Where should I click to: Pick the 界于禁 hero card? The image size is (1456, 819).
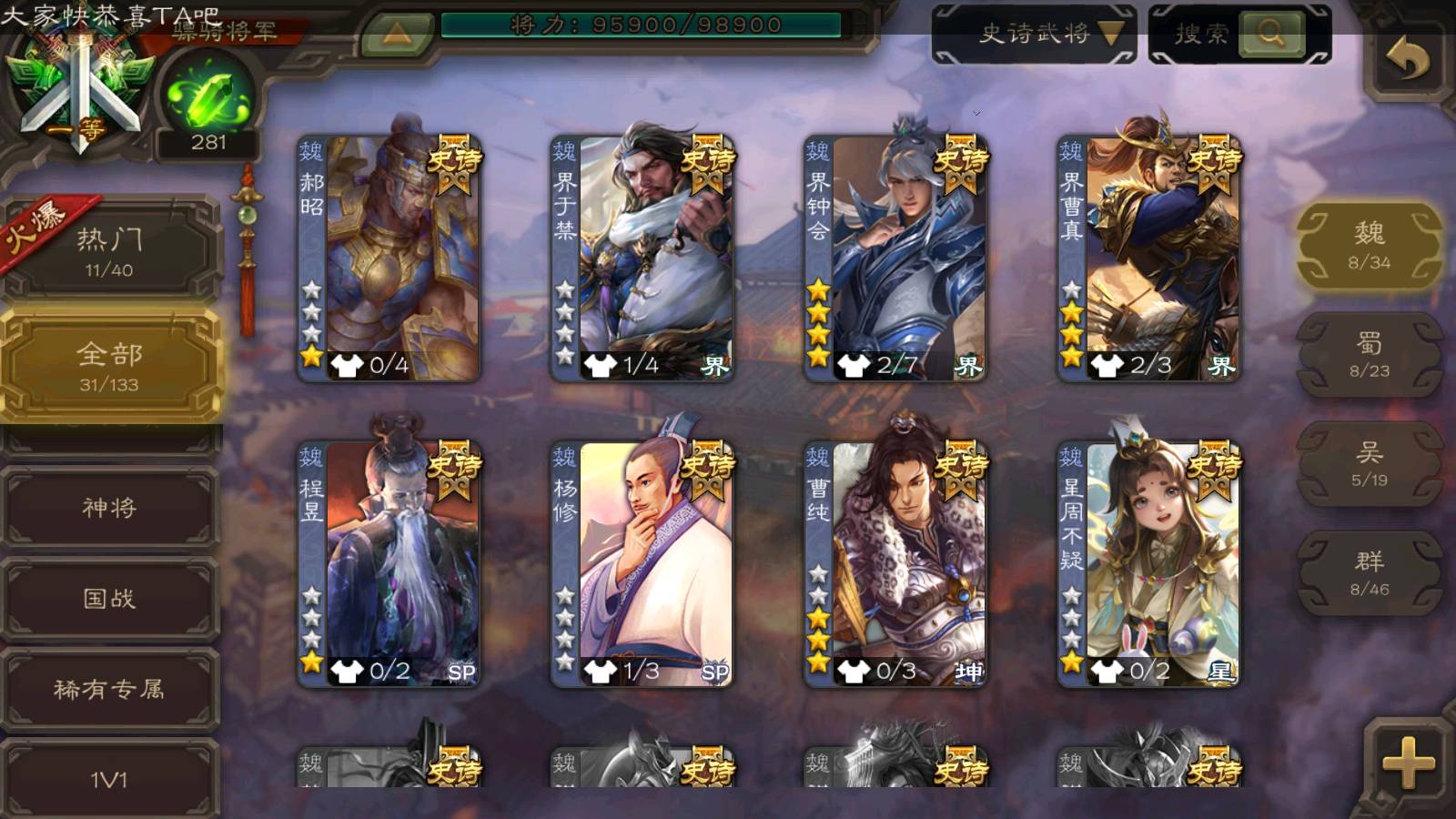[x=642, y=258]
